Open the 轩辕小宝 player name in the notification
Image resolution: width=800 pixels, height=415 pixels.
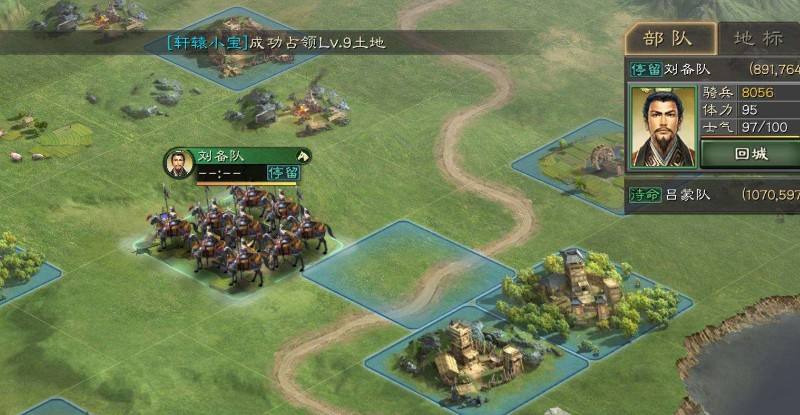click(206, 42)
